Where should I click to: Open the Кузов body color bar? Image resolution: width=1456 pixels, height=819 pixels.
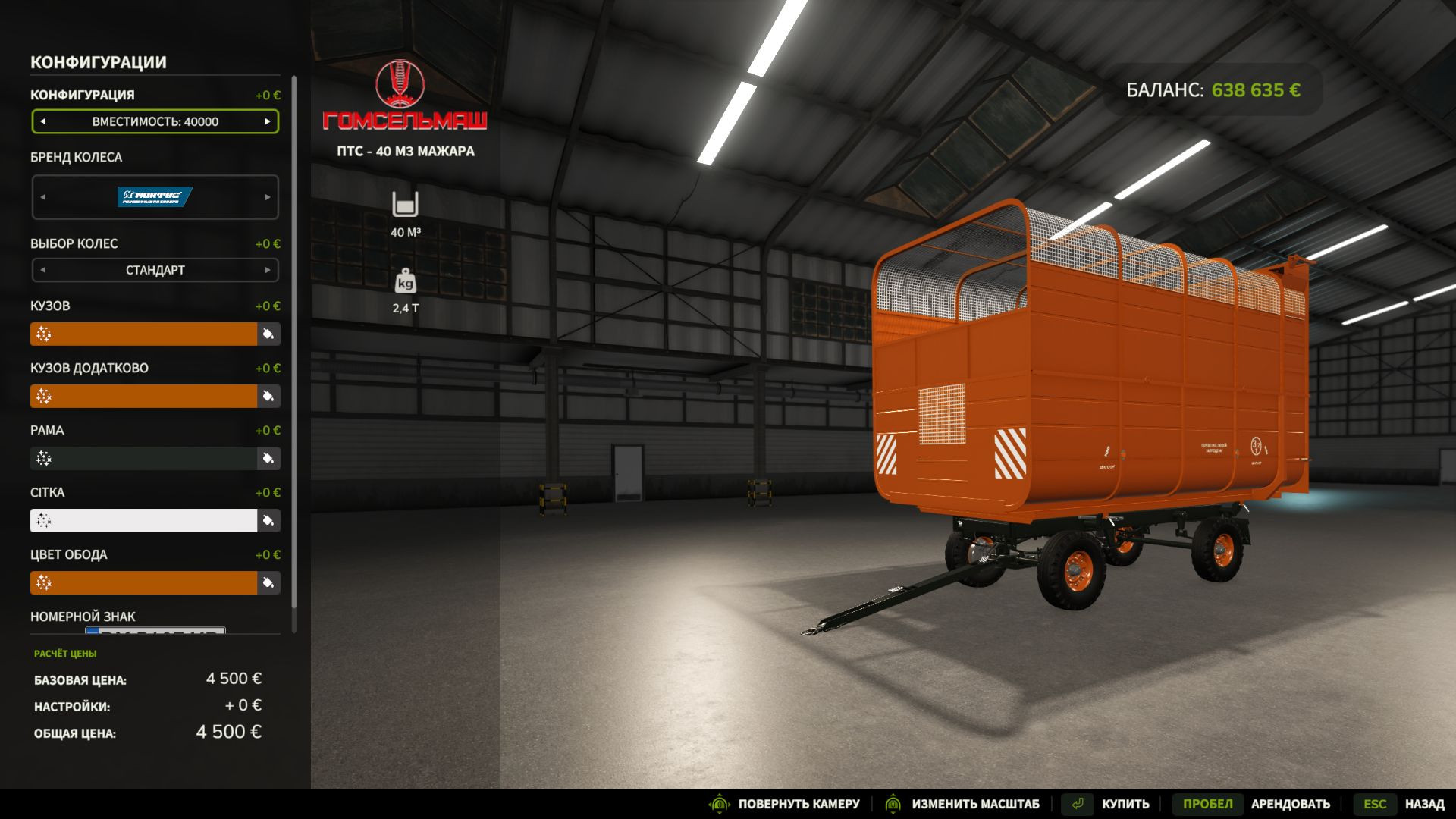coord(144,334)
